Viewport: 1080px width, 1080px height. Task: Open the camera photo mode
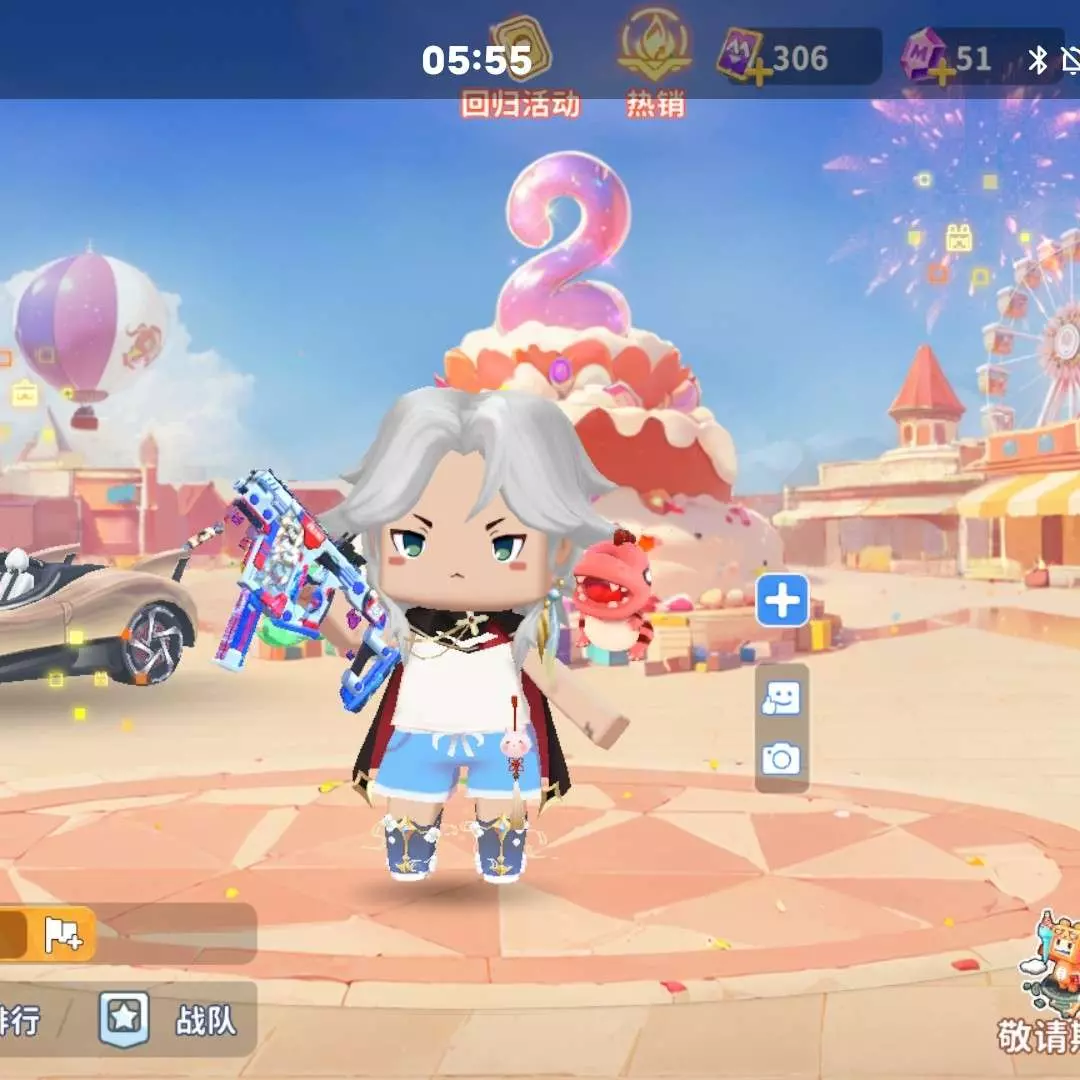[x=781, y=760]
